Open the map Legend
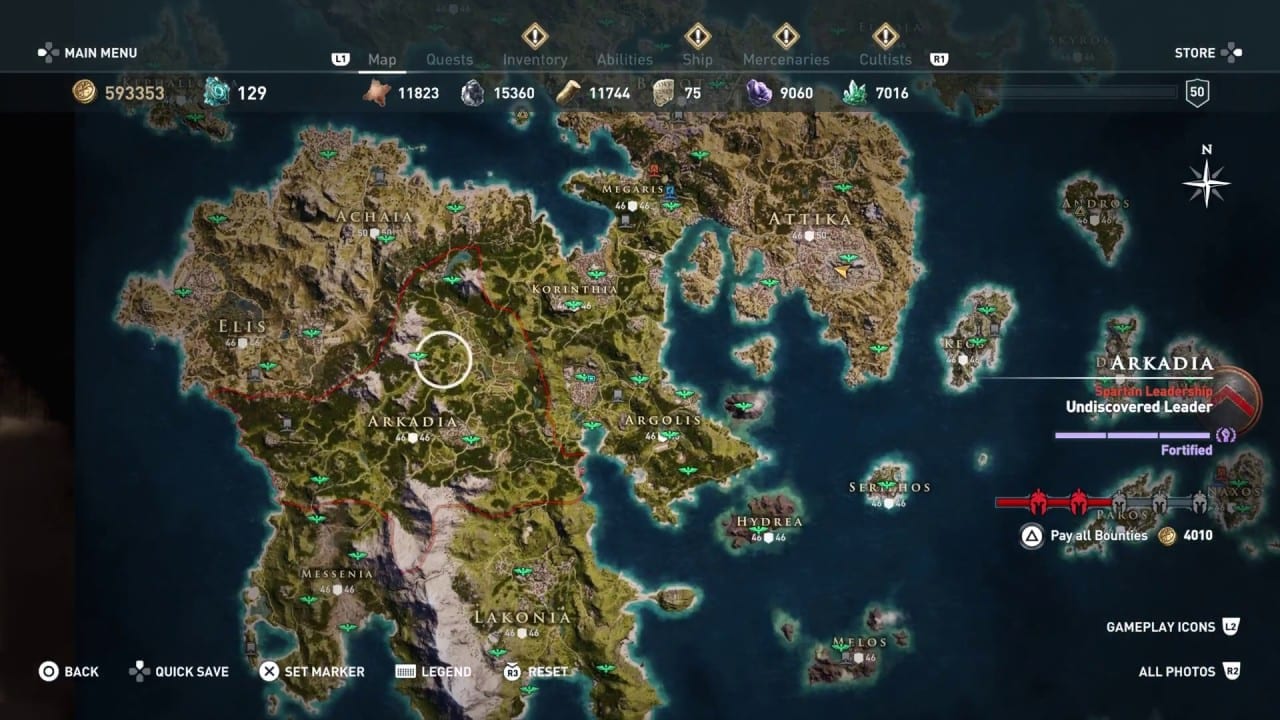1280x720 pixels. (448, 671)
